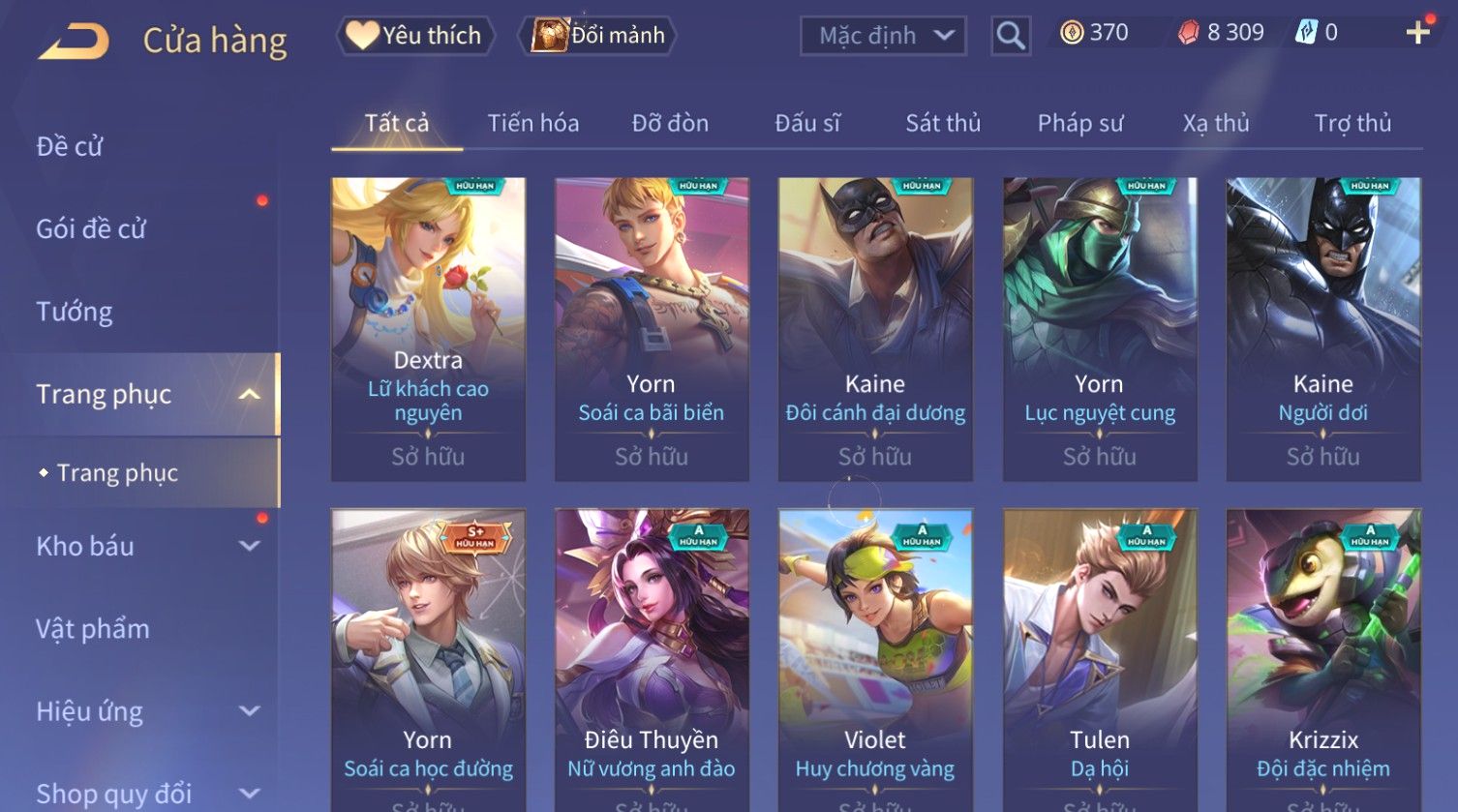Image resolution: width=1458 pixels, height=812 pixels.
Task: Click the magnifier search button
Action: click(x=1010, y=37)
